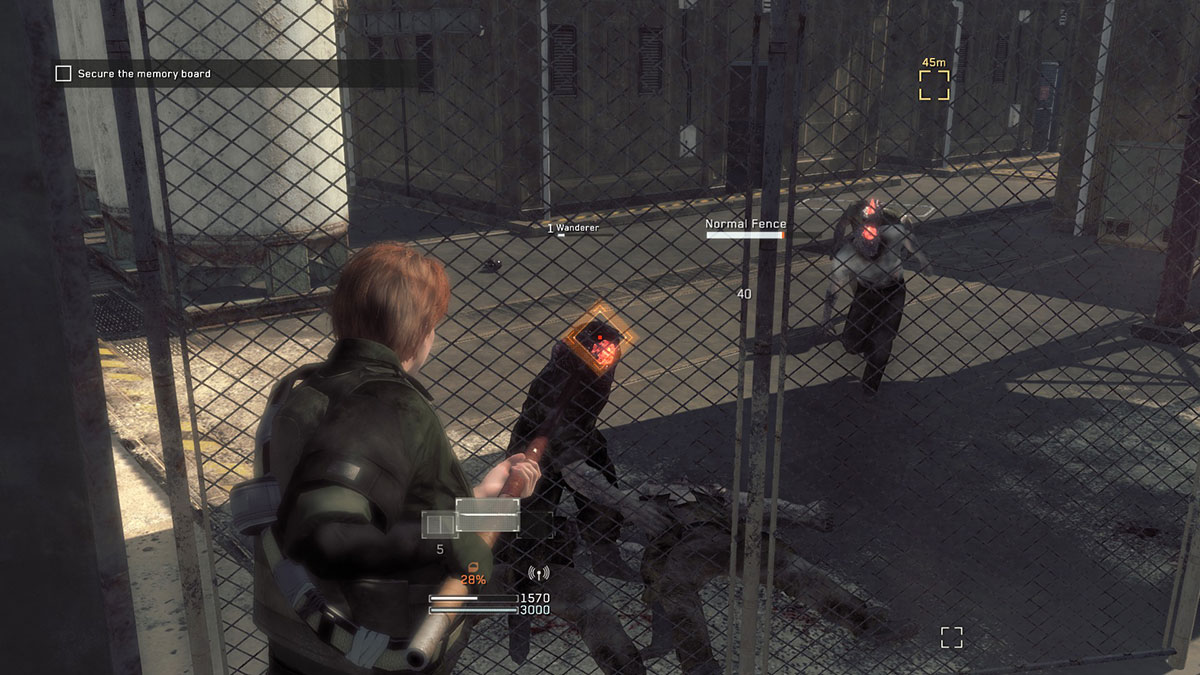
Task: Click the white bracket marker near the corner
Action: pos(951,637)
